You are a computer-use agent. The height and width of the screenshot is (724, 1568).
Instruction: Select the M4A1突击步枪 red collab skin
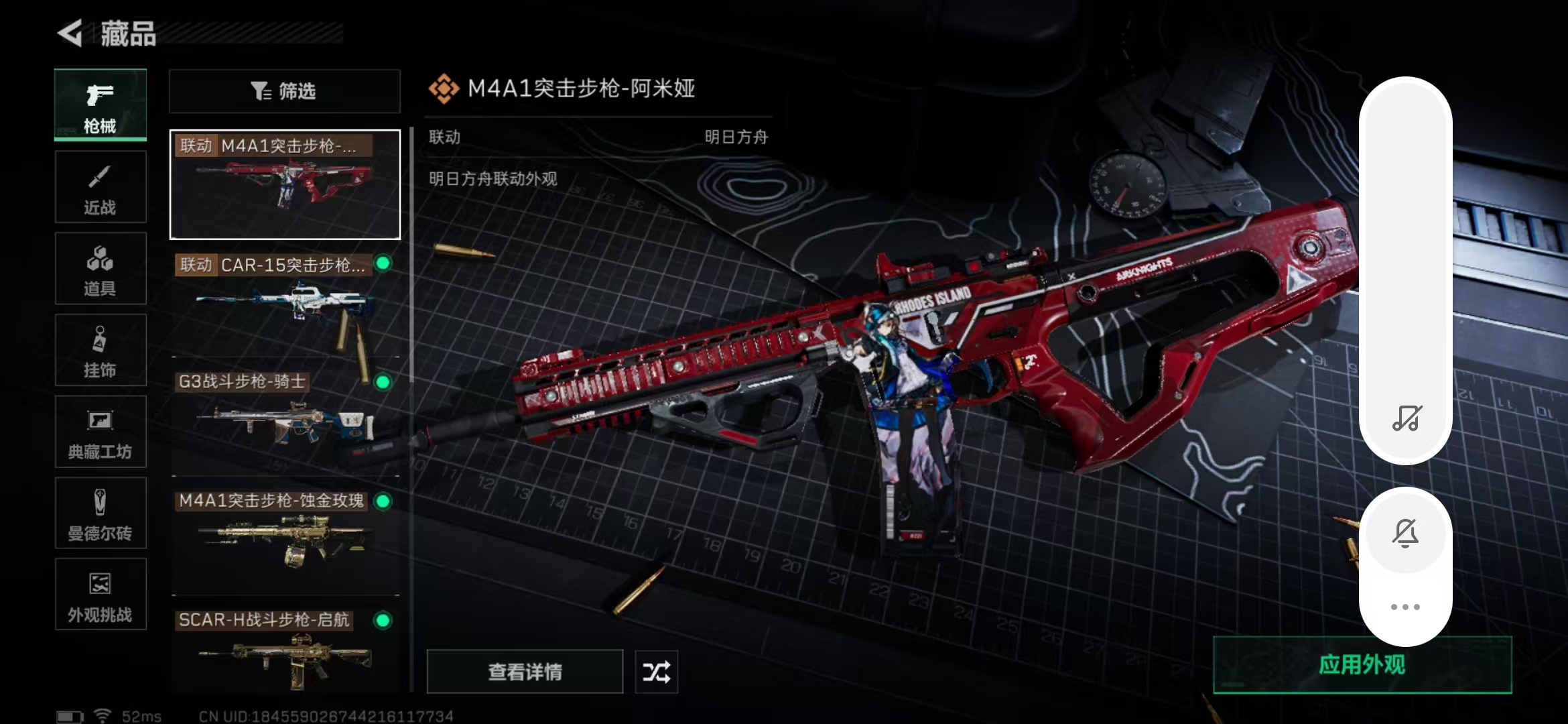click(285, 185)
